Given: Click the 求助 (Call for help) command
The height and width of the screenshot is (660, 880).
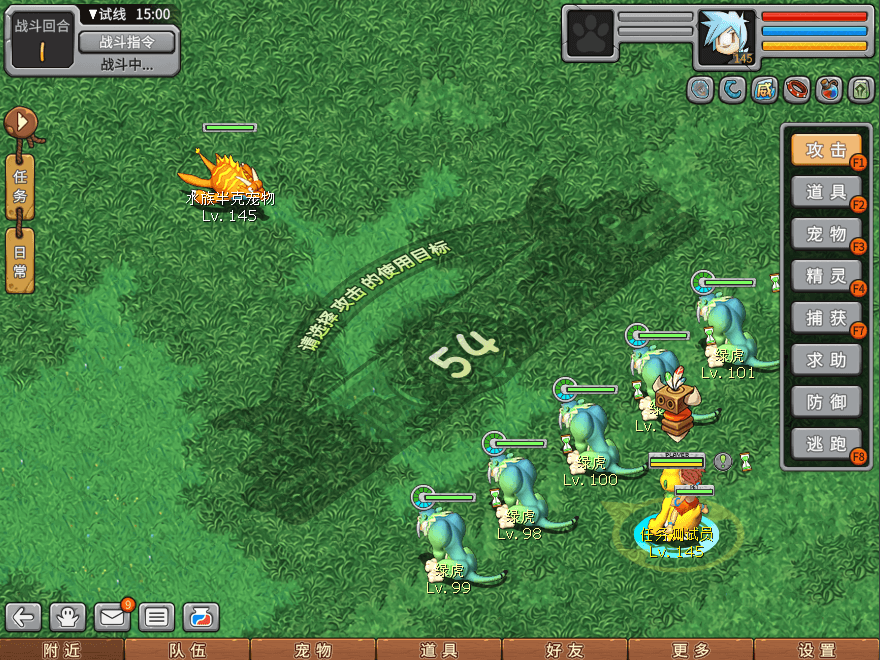Looking at the screenshot, I should 826,359.
